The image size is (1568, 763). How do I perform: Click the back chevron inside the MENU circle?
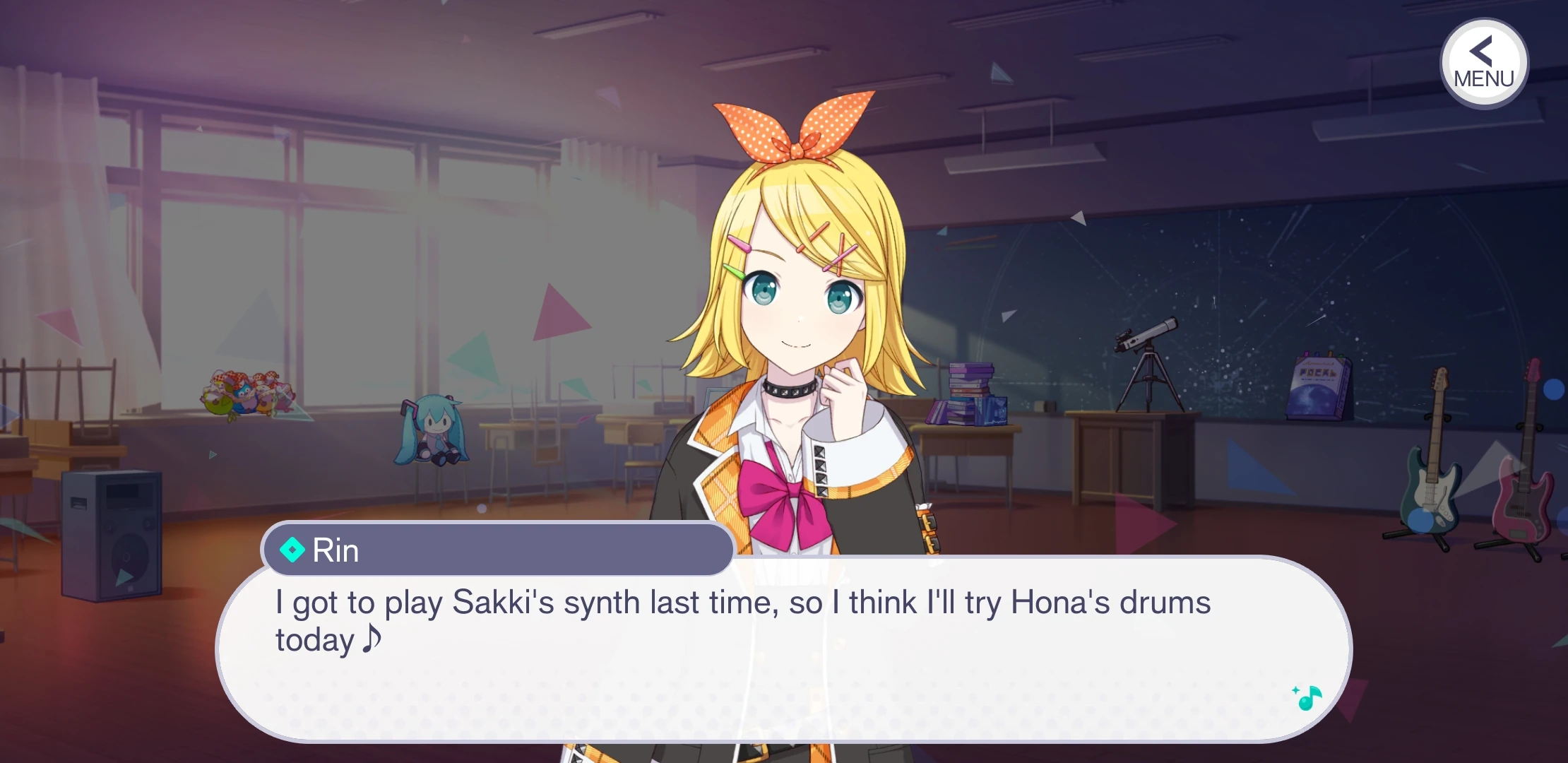[1481, 52]
